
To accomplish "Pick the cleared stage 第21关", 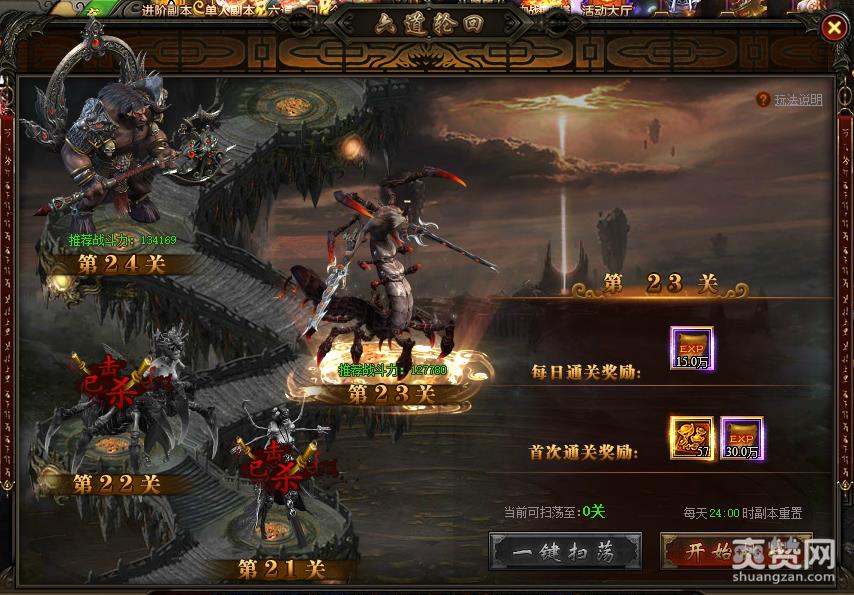I will tap(282, 568).
